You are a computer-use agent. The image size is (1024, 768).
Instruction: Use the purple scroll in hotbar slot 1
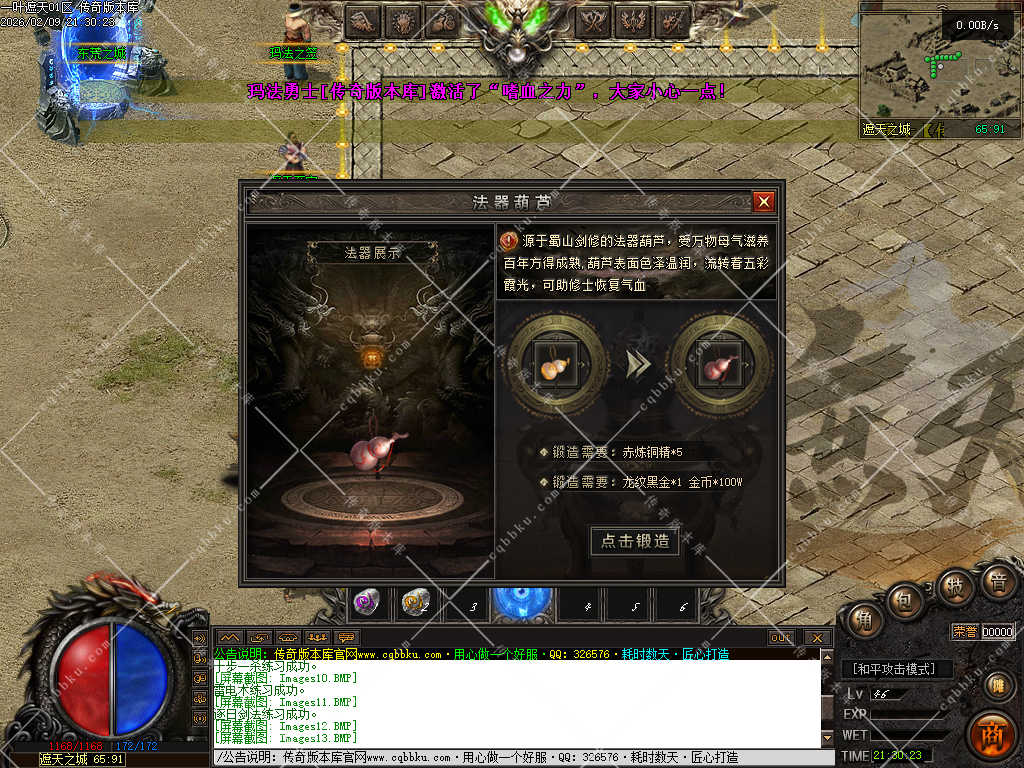(x=367, y=603)
